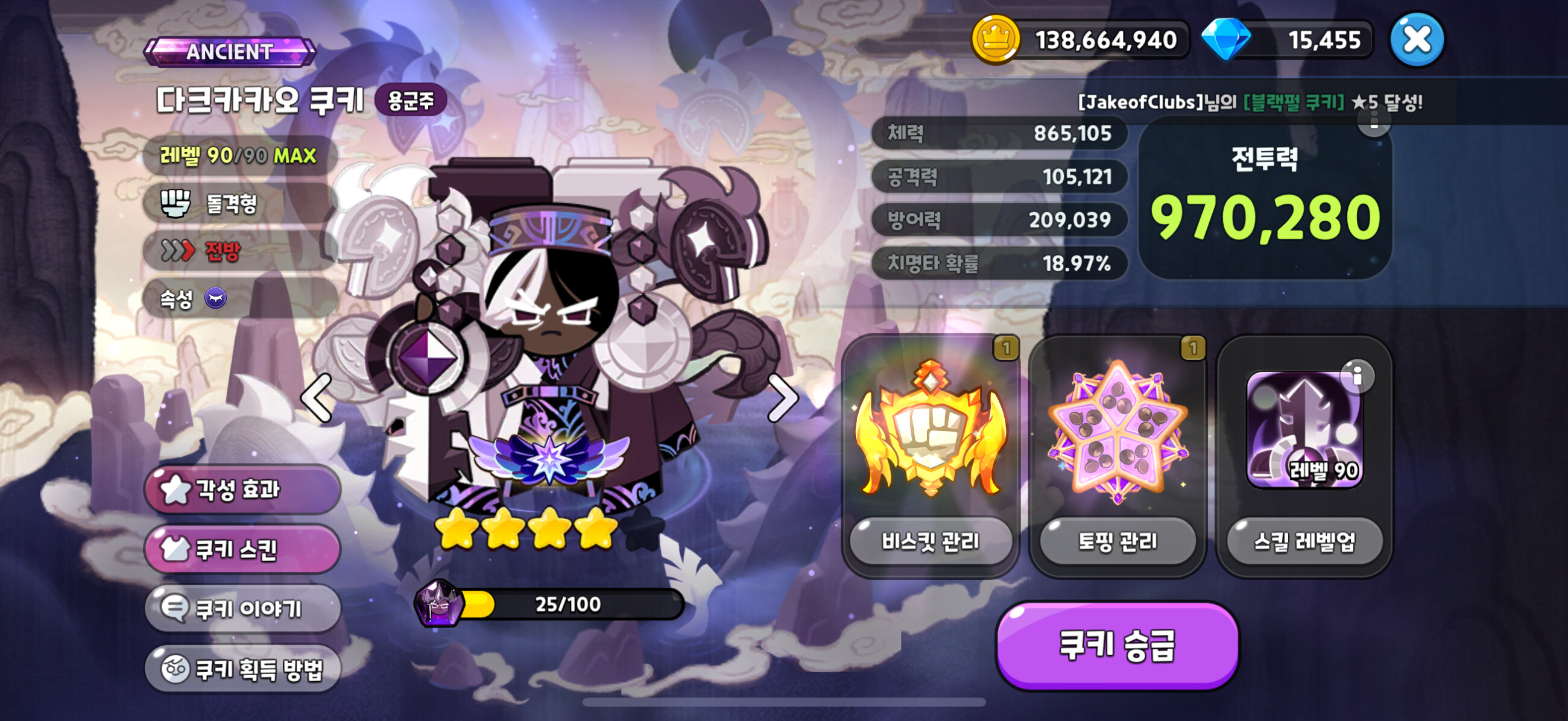The width and height of the screenshot is (1568, 721).
Task: Tap the level 90 skill icon
Action: click(x=1304, y=431)
